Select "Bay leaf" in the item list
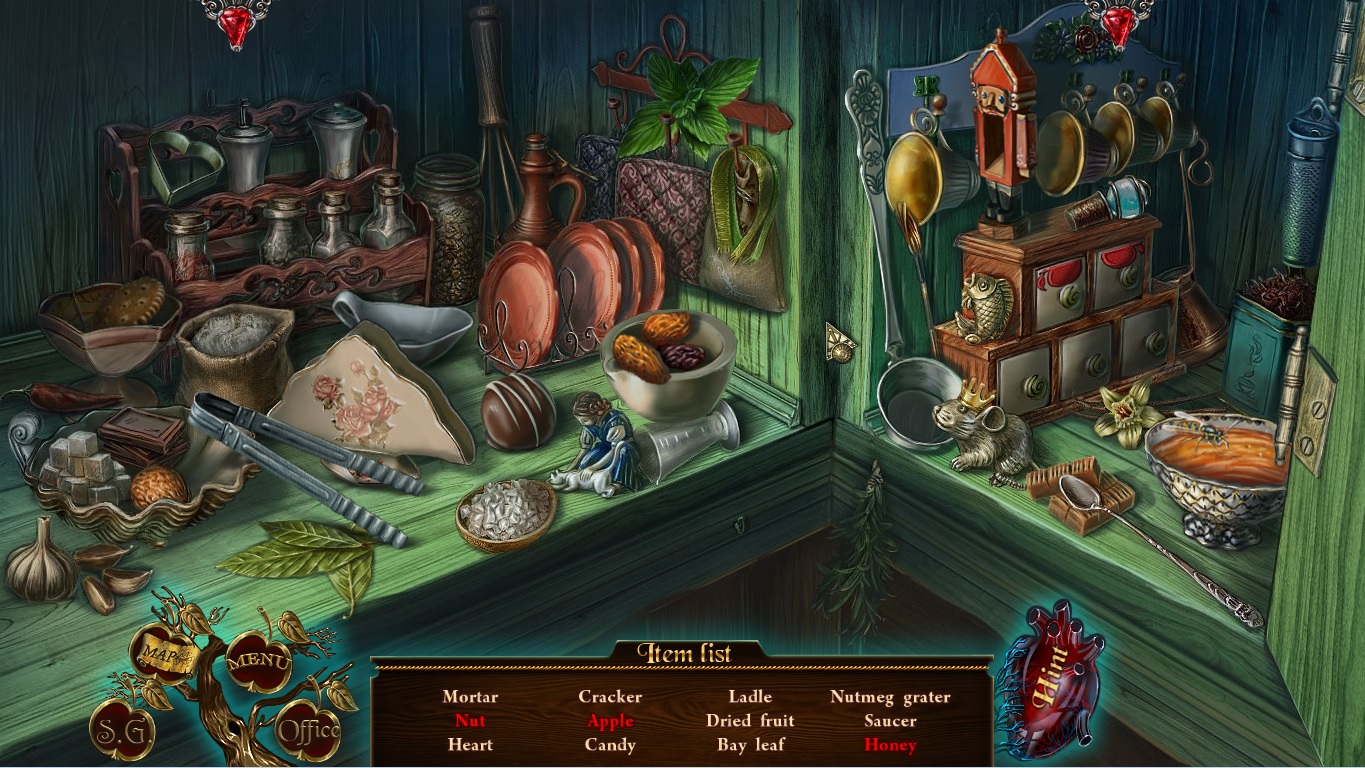The height and width of the screenshot is (768, 1365). click(x=751, y=745)
